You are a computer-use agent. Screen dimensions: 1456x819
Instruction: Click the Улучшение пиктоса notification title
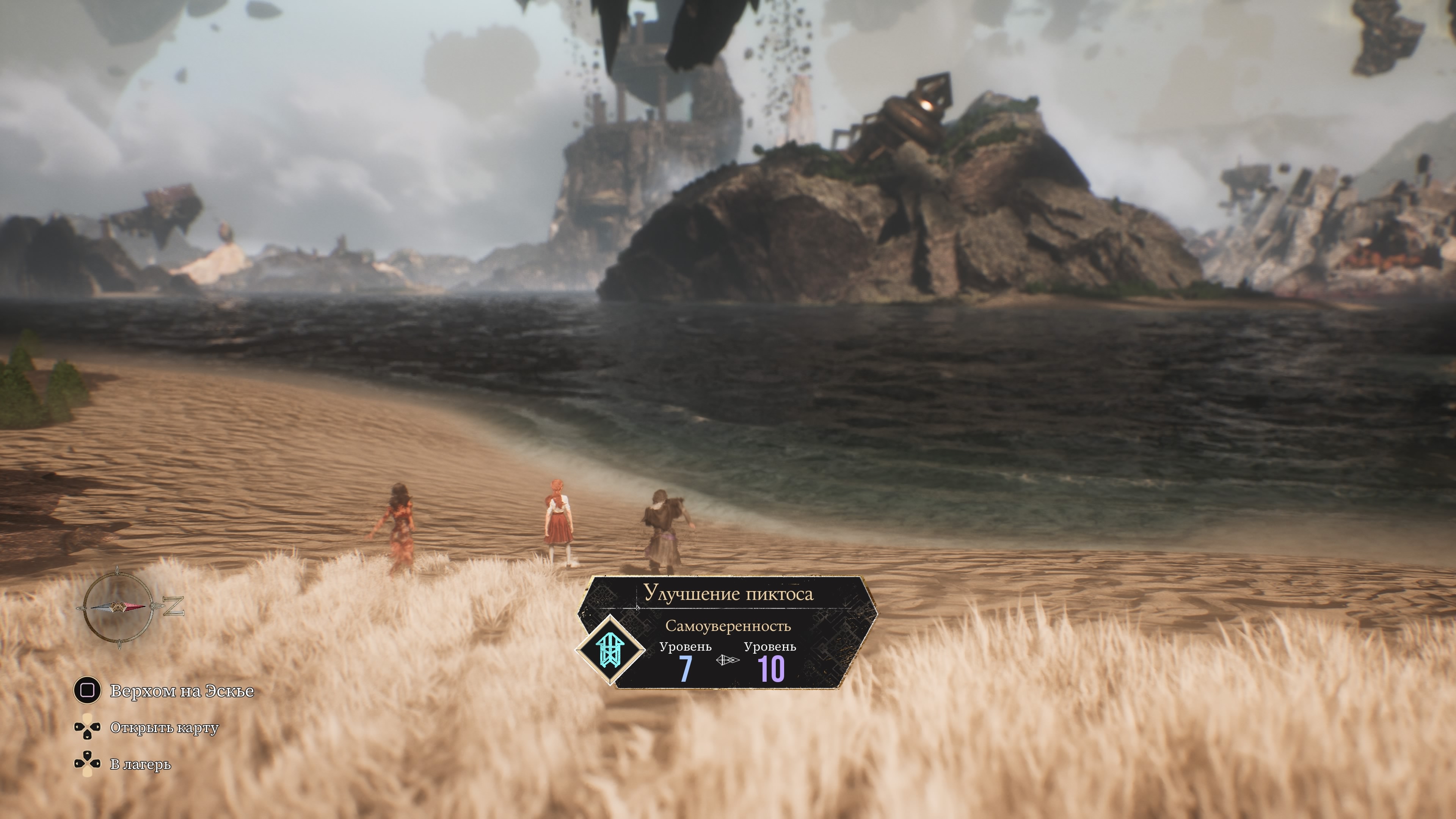pyautogui.click(x=728, y=594)
